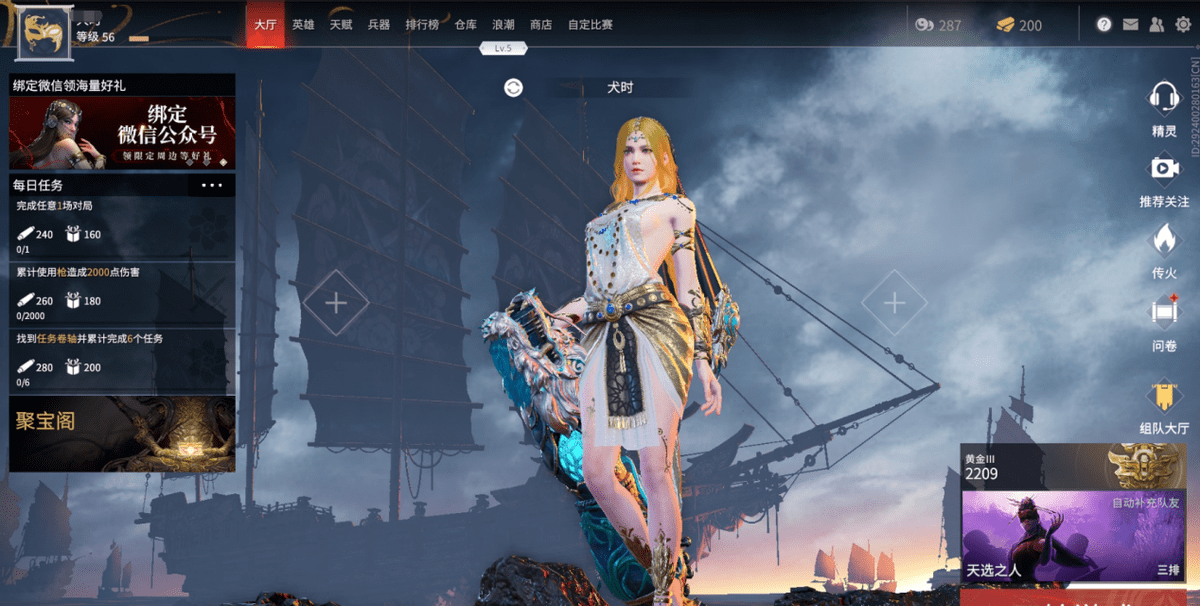
Task: Open the help question mark icon
Action: tap(1104, 25)
